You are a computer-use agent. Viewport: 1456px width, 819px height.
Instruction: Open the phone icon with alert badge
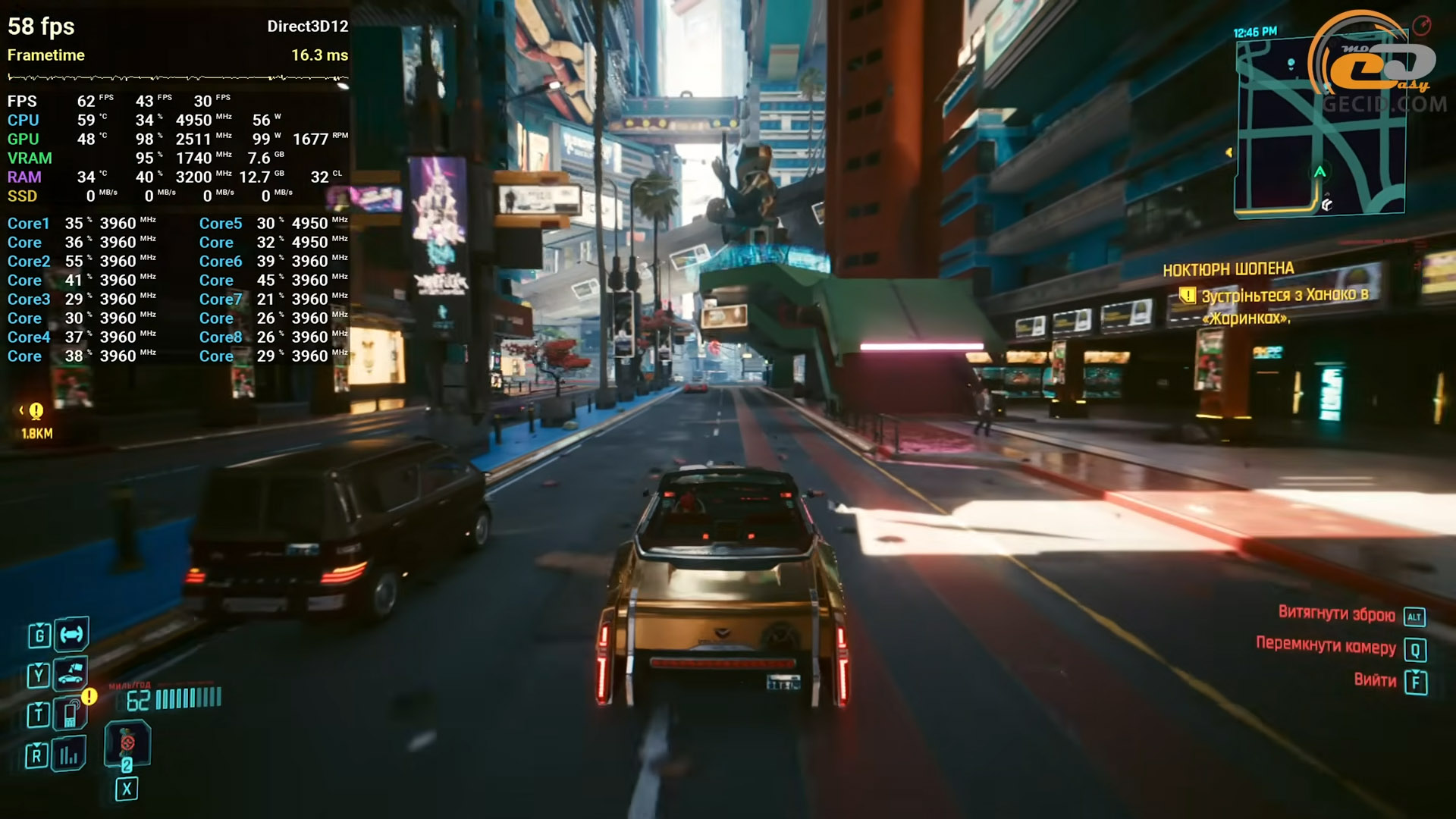71,713
